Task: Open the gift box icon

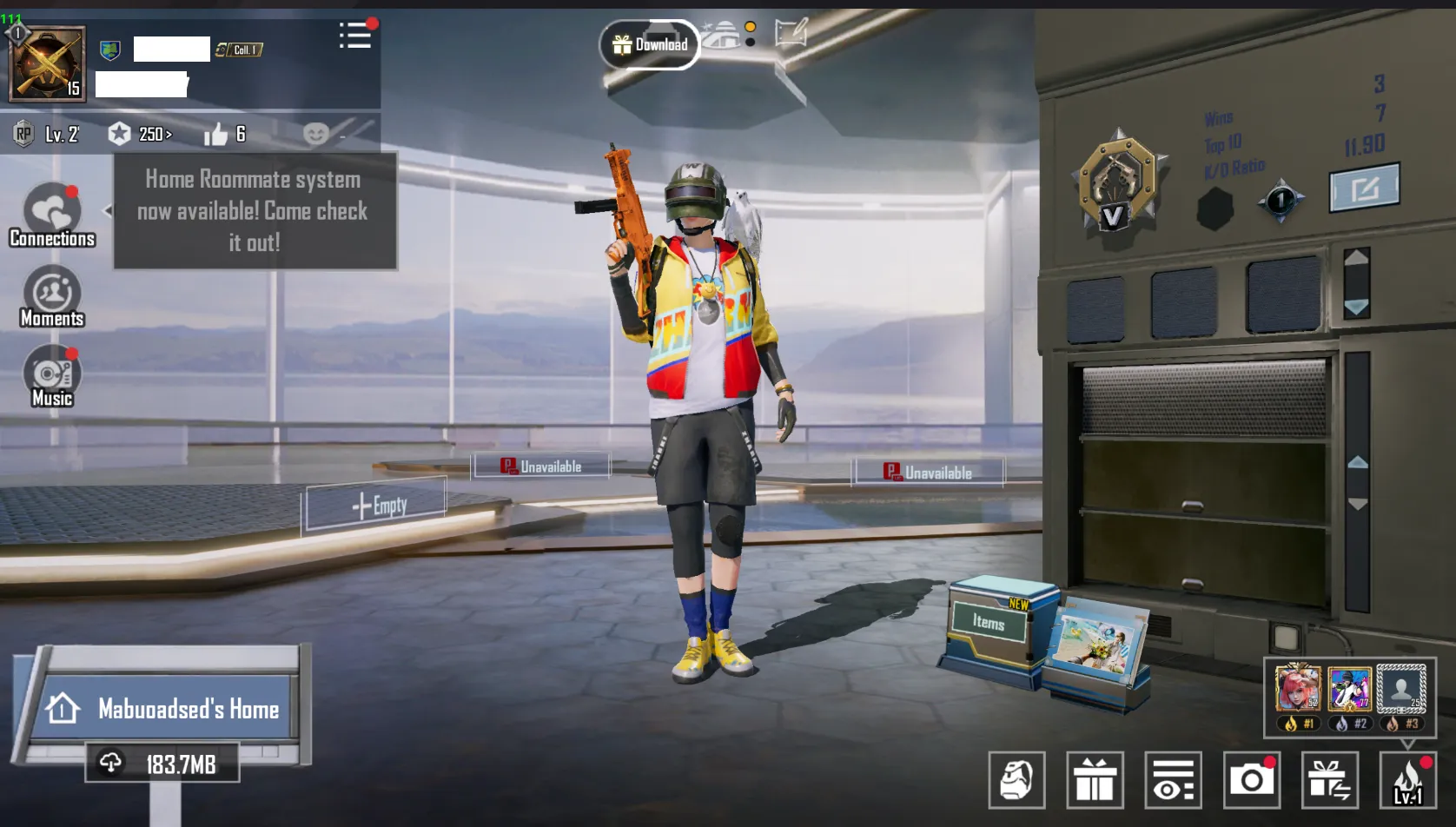Action: (1096, 780)
